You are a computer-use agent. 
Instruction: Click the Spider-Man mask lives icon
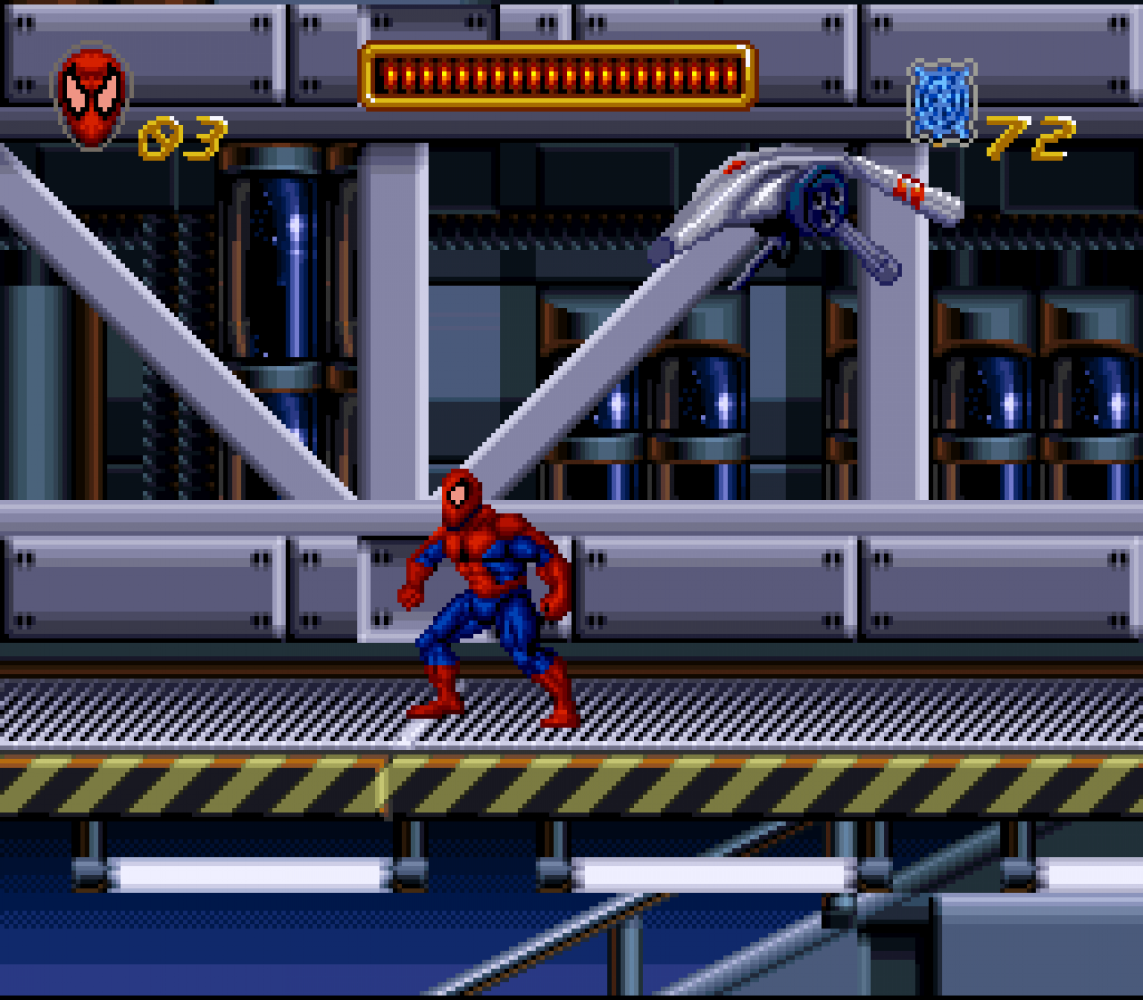92,96
